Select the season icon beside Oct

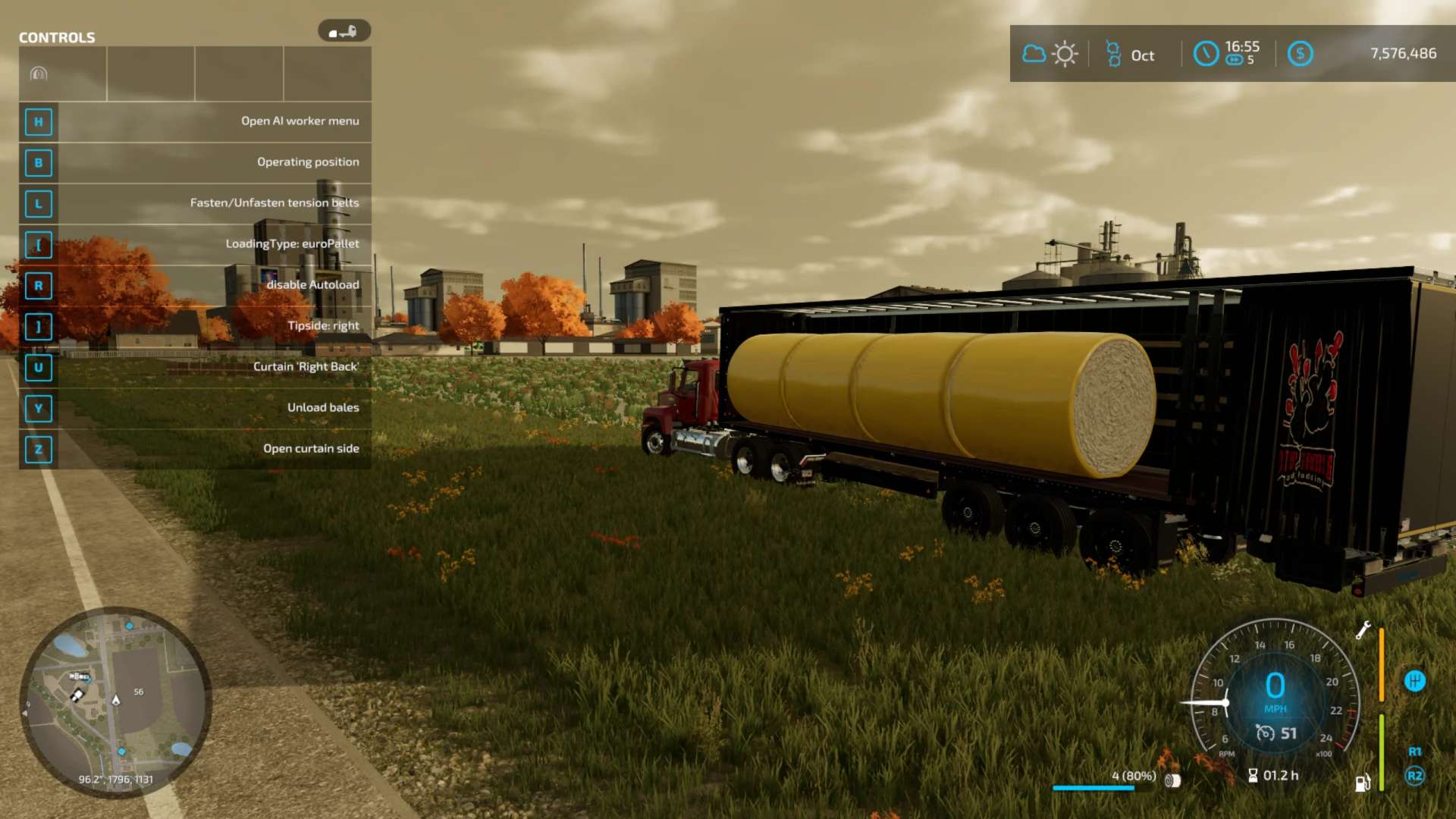tap(1113, 54)
